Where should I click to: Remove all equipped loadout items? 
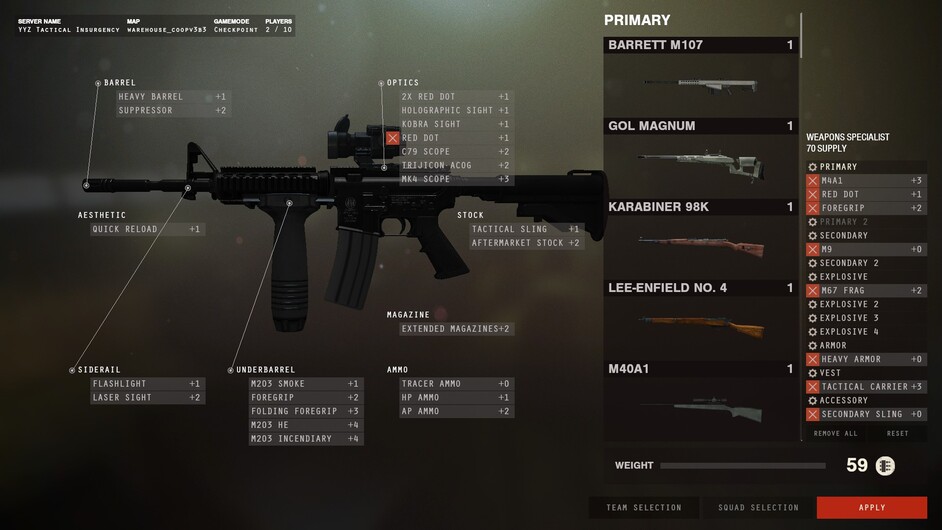coord(835,433)
